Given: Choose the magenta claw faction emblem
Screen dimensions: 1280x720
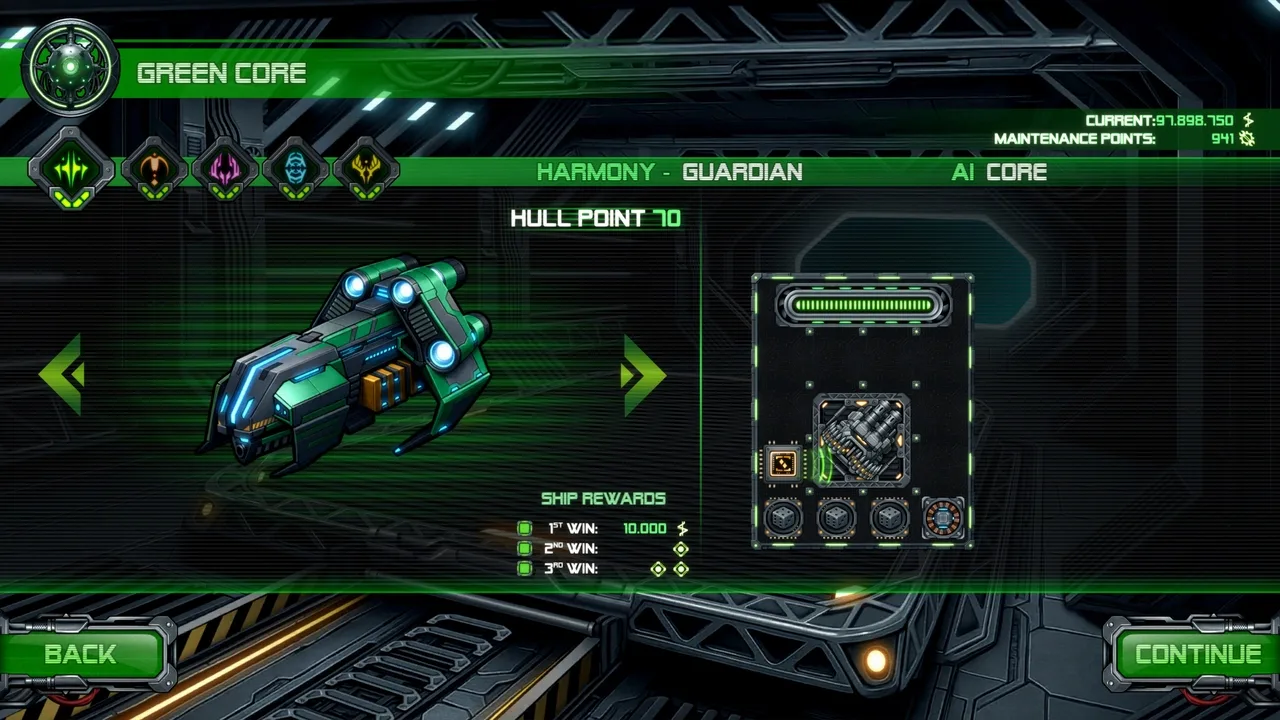Looking at the screenshot, I should pos(225,168).
